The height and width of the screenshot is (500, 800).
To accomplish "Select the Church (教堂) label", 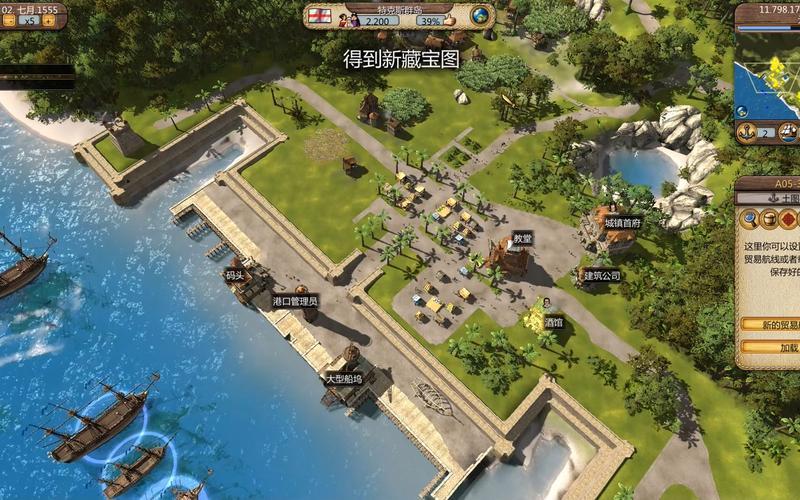I will tap(522, 238).
